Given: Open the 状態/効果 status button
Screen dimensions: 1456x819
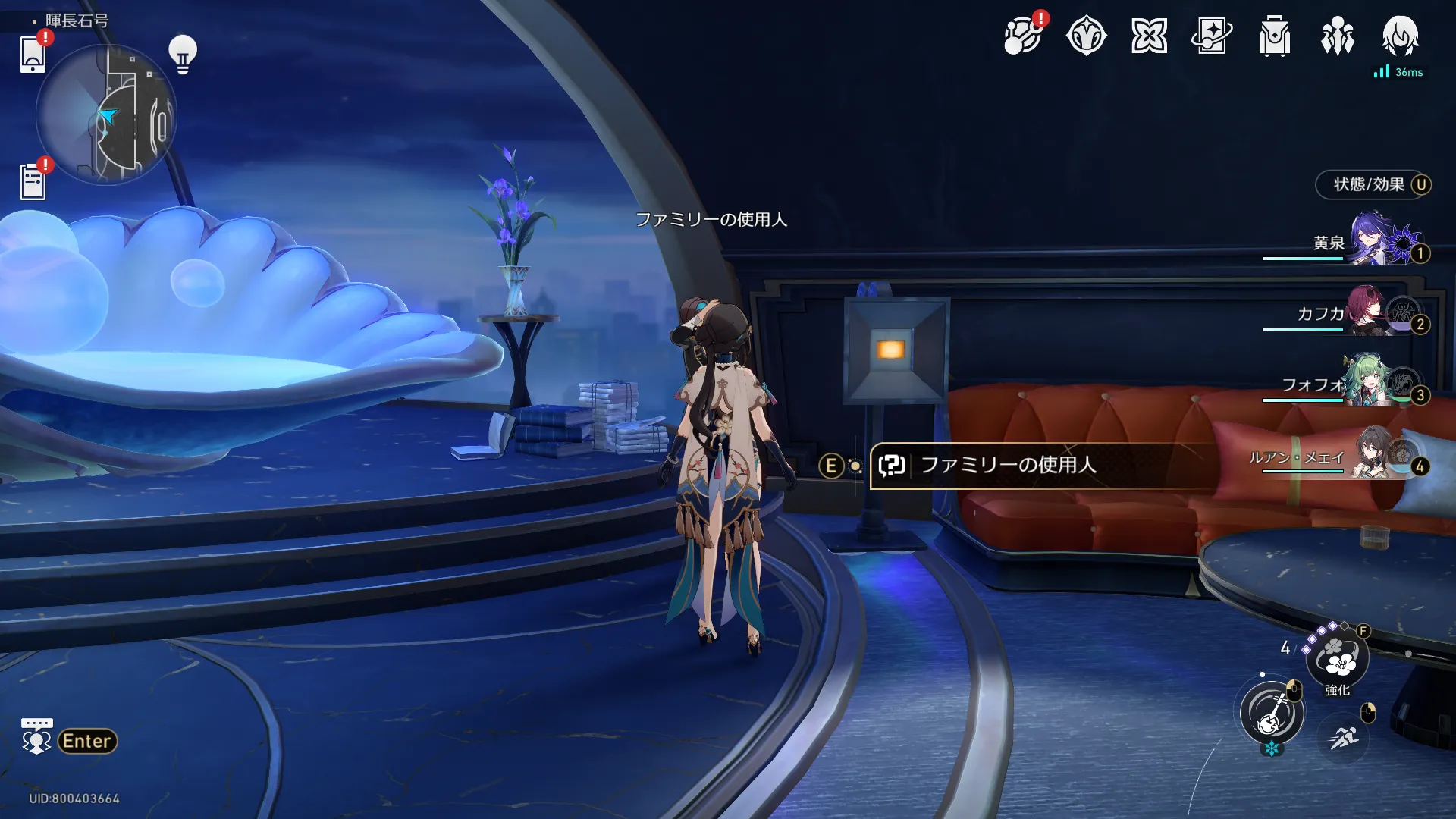Looking at the screenshot, I should click(x=1373, y=185).
